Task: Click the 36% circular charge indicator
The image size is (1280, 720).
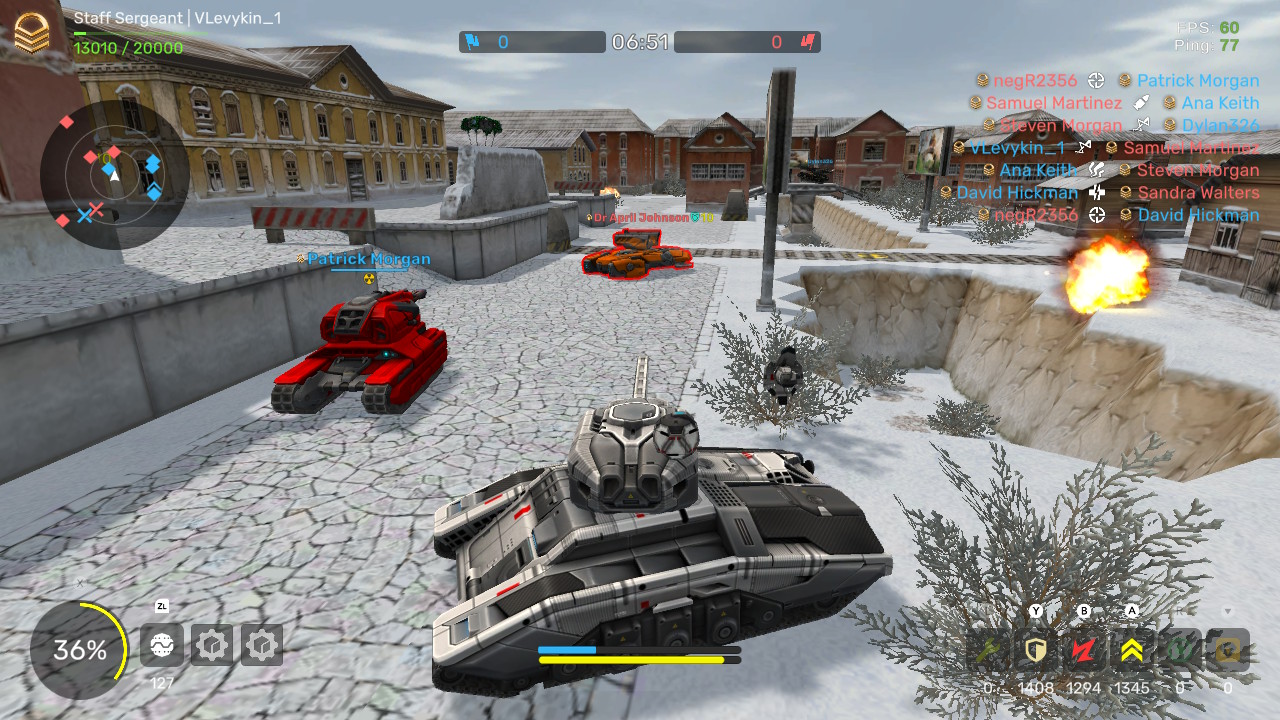Action: click(x=80, y=651)
